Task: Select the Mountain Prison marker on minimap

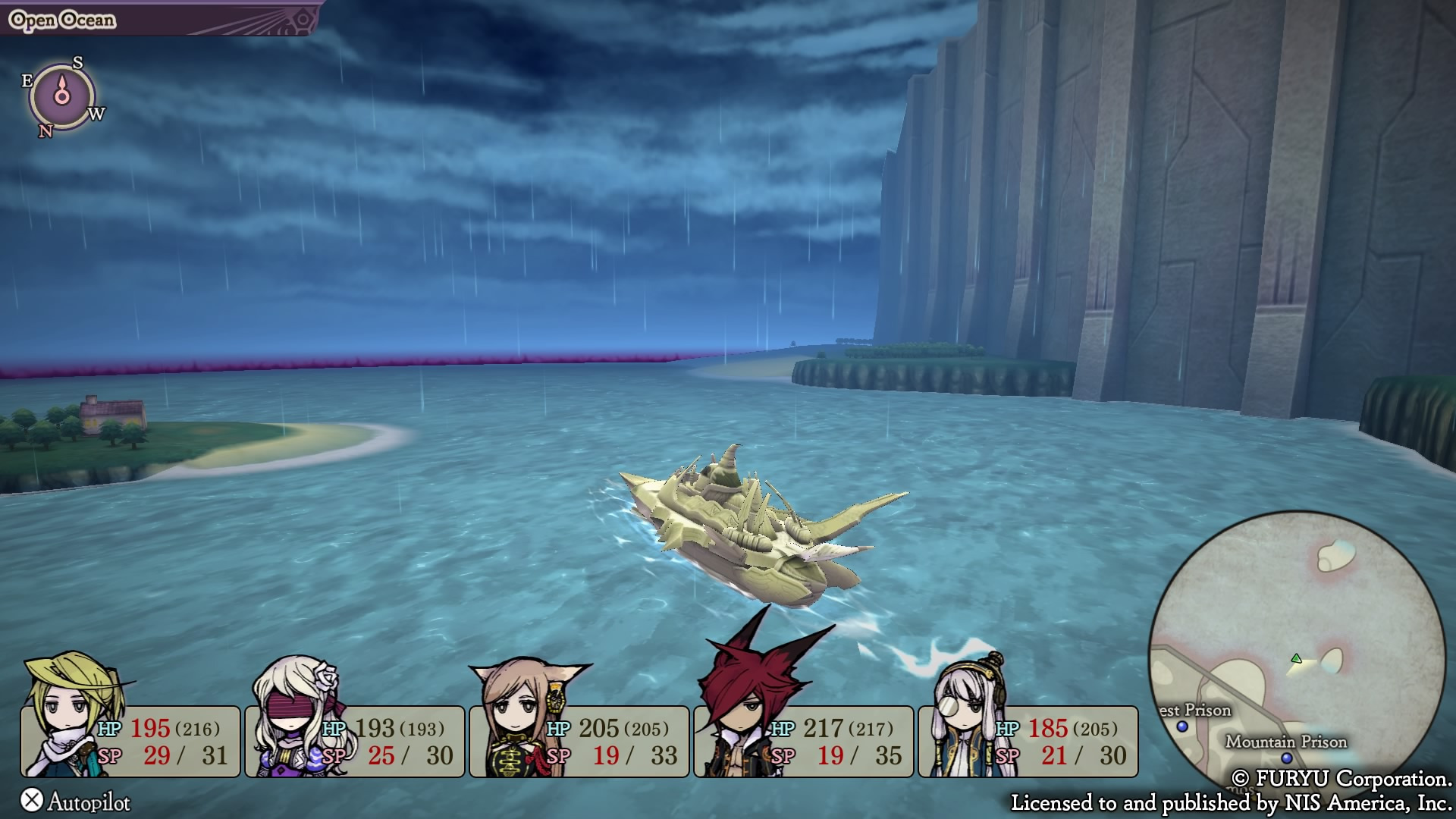Action: click(1286, 758)
